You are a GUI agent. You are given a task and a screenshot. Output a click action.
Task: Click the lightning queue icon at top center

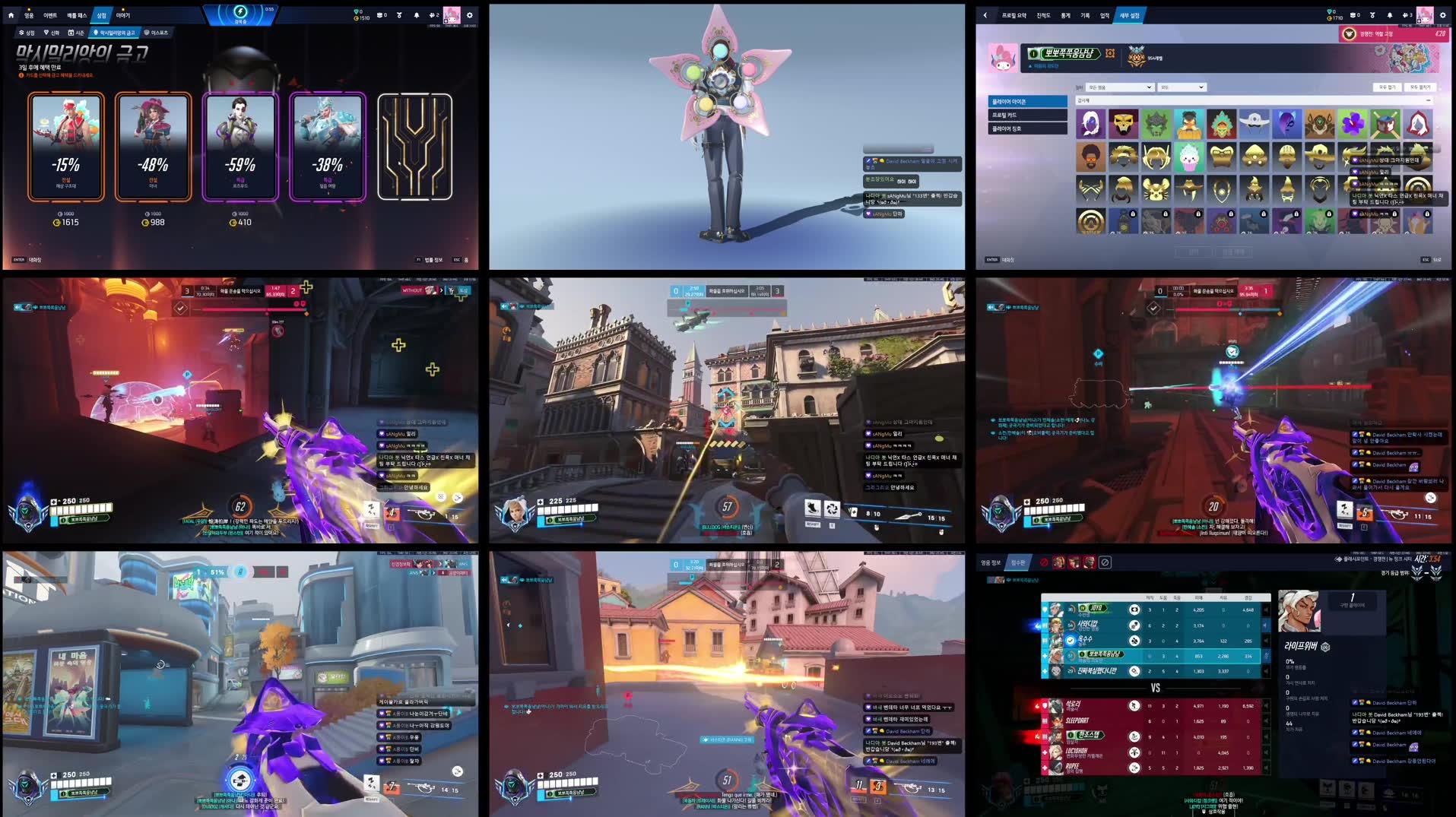[x=239, y=10]
